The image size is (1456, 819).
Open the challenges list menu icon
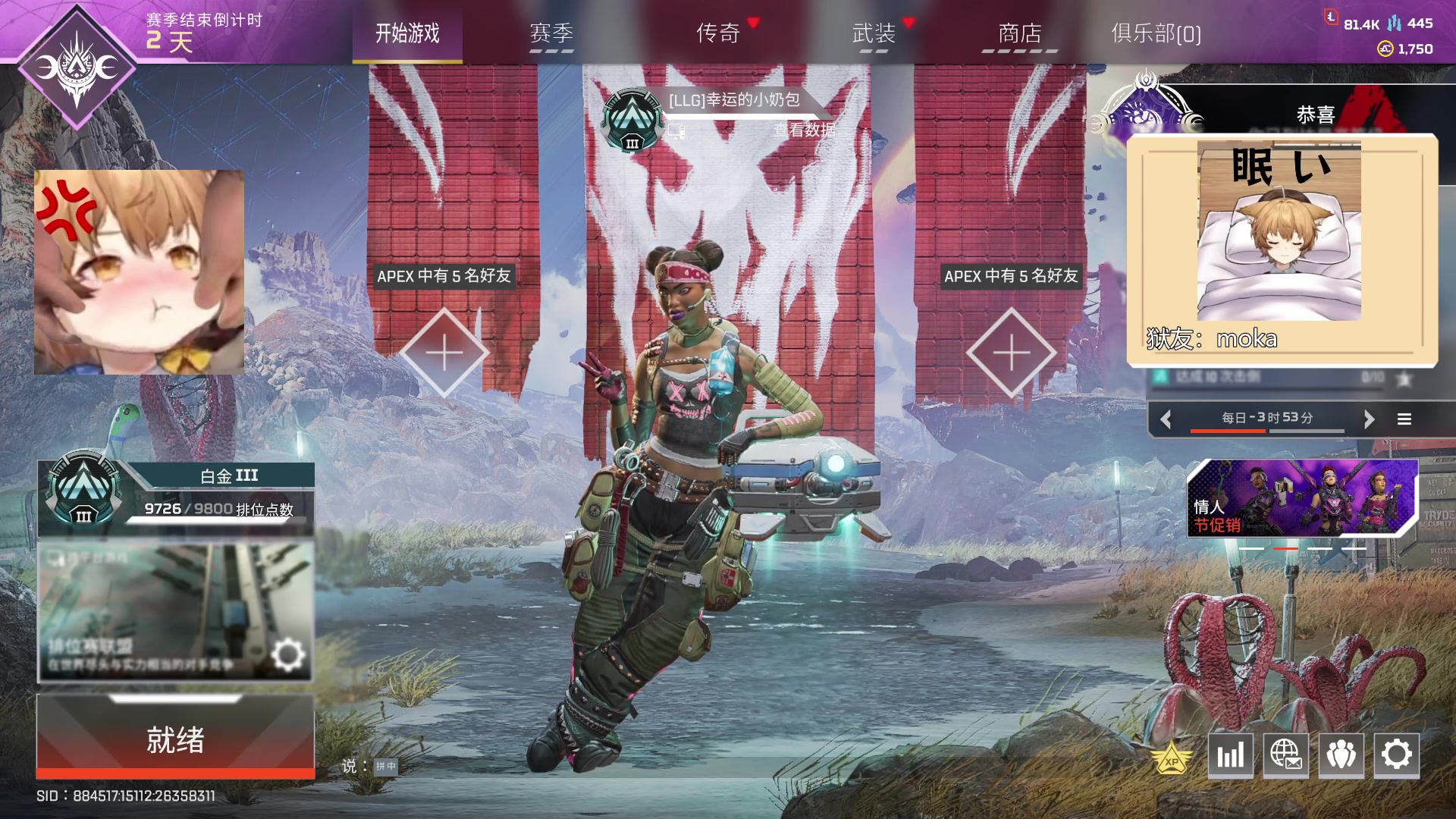(x=1404, y=419)
